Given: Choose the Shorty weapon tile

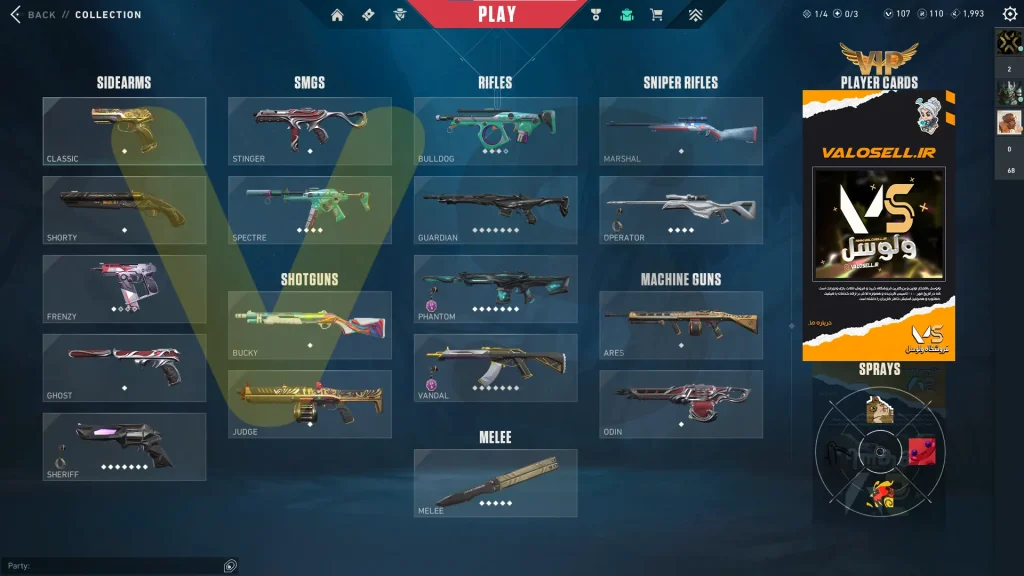Looking at the screenshot, I should [124, 210].
